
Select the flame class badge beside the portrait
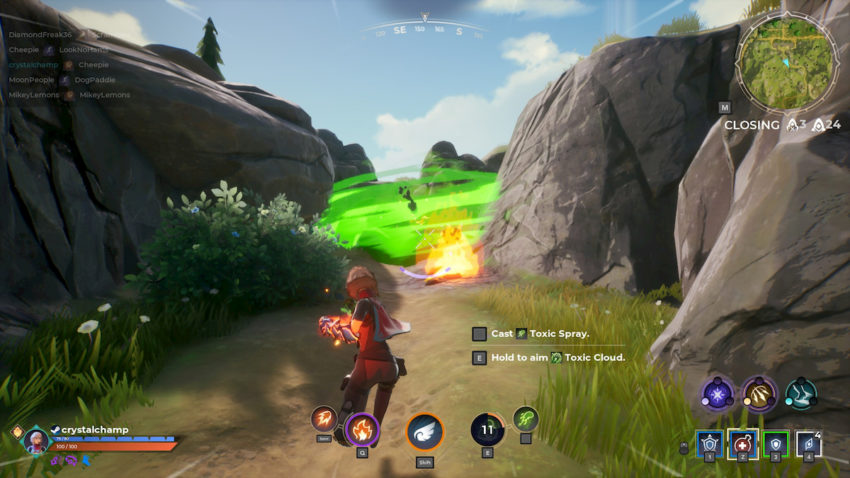click(x=15, y=432)
